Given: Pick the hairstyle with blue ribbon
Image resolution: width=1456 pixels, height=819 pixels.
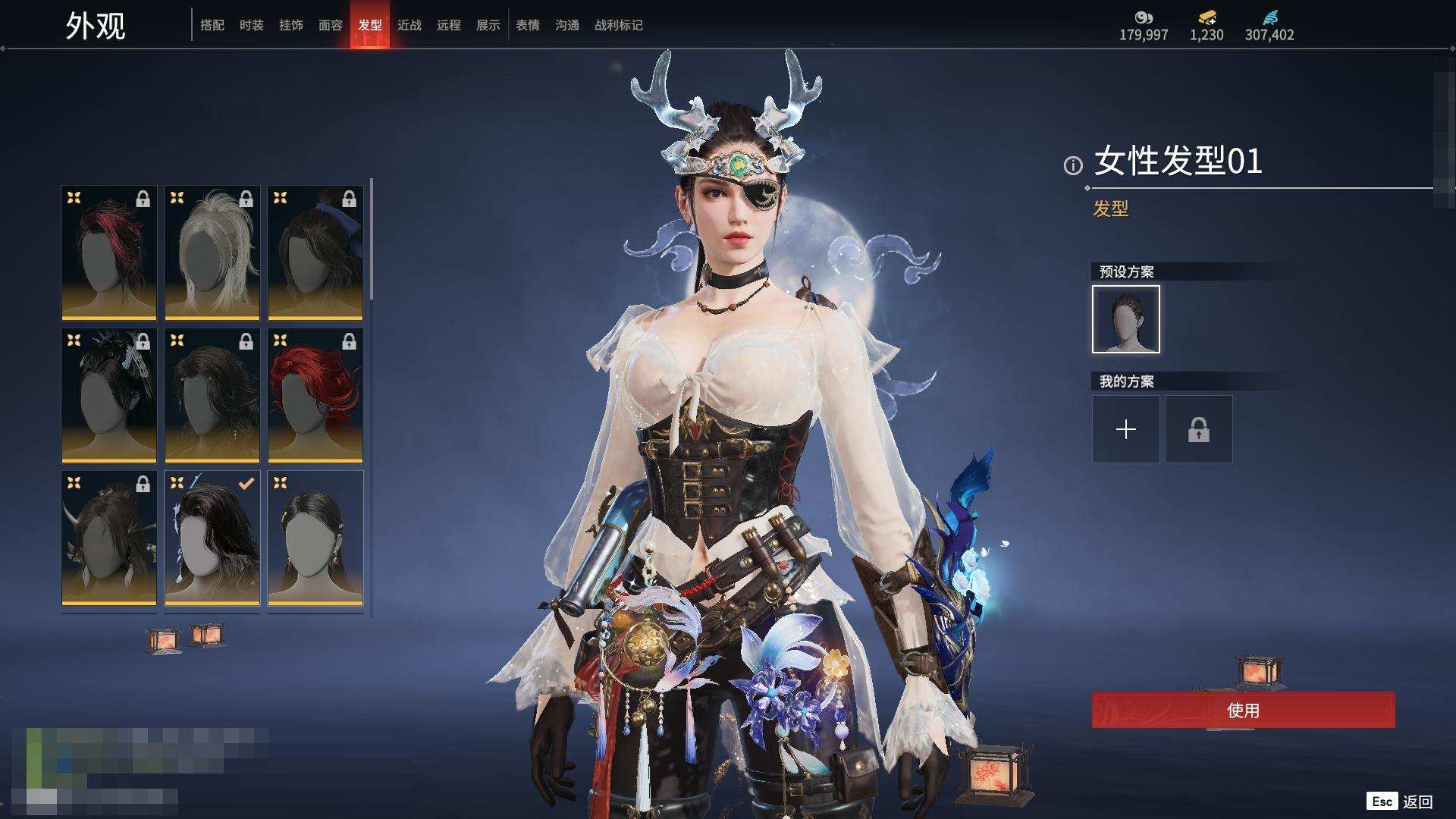Looking at the screenshot, I should coord(315,253).
